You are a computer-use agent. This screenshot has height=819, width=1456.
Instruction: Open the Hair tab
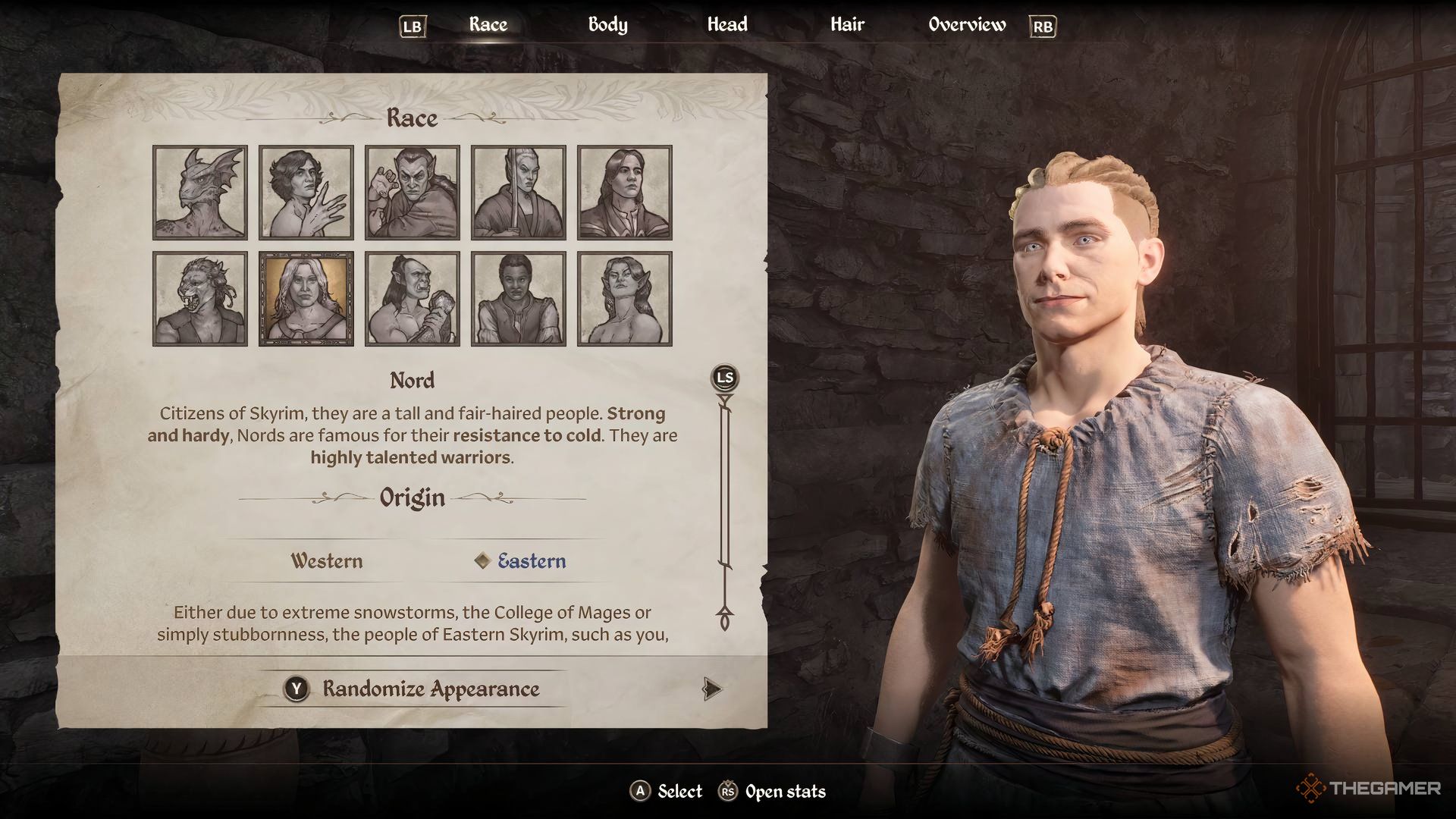click(x=846, y=24)
